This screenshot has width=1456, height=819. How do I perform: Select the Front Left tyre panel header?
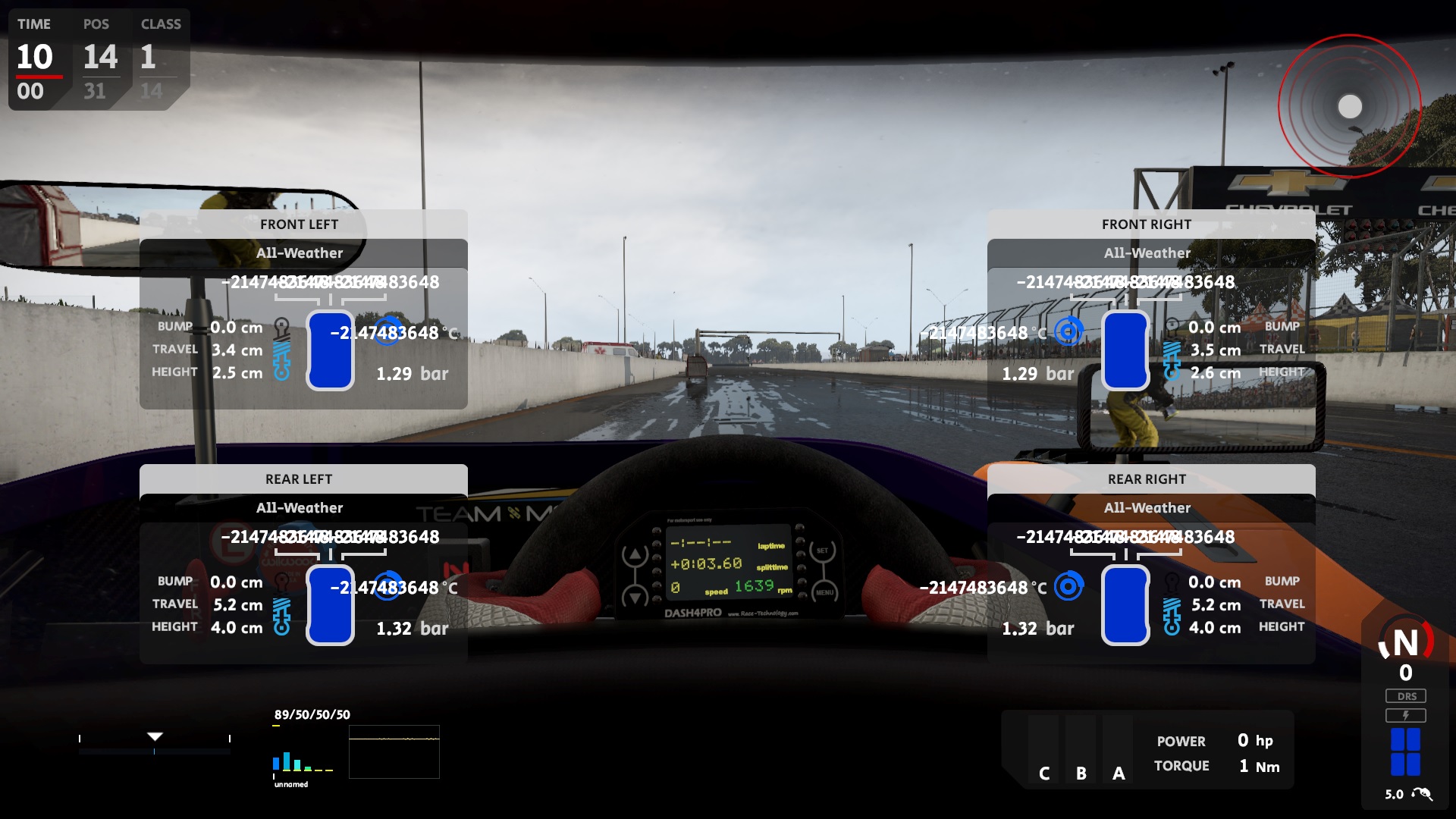(x=300, y=224)
